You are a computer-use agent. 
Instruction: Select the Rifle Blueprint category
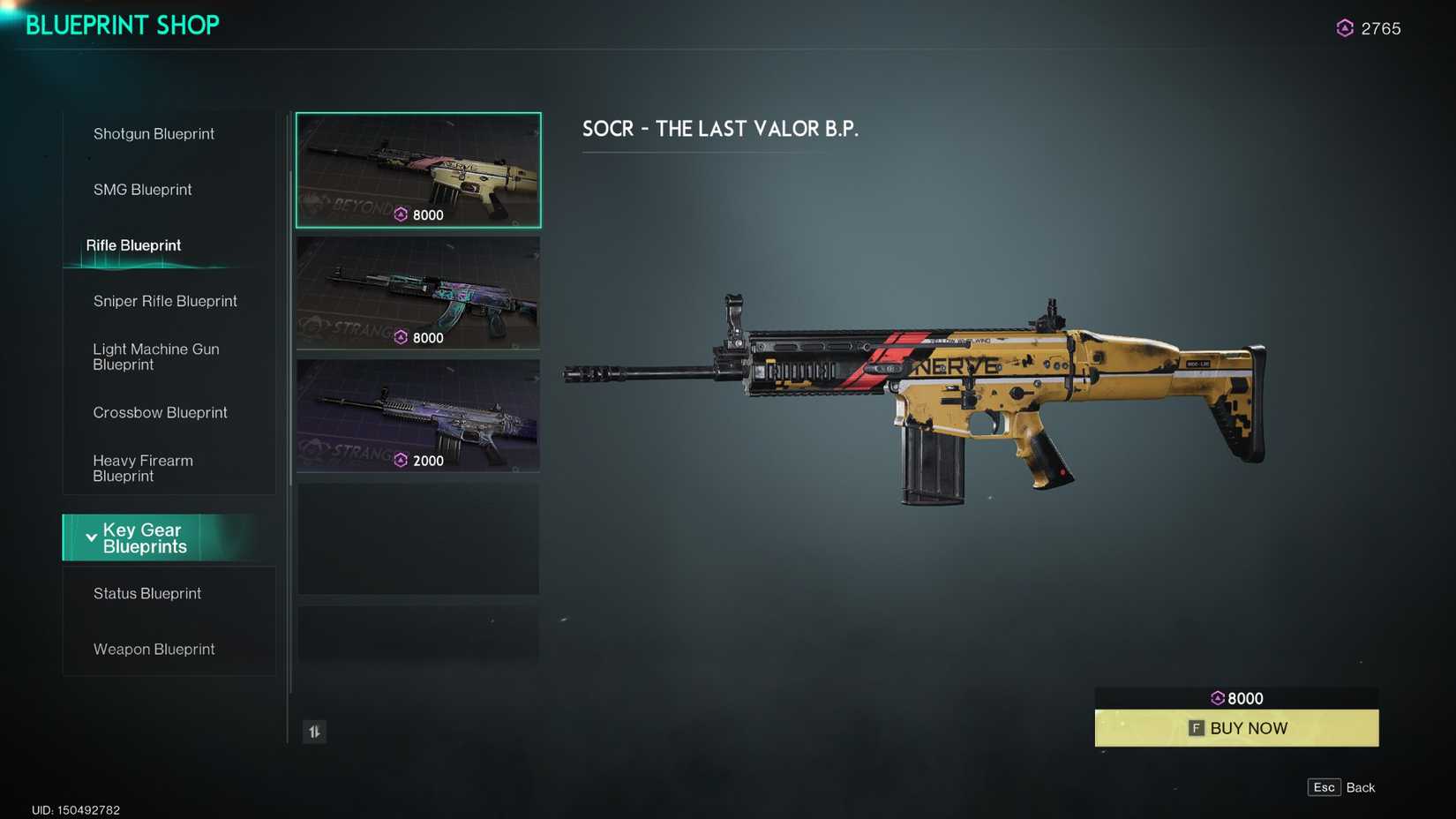tap(133, 245)
